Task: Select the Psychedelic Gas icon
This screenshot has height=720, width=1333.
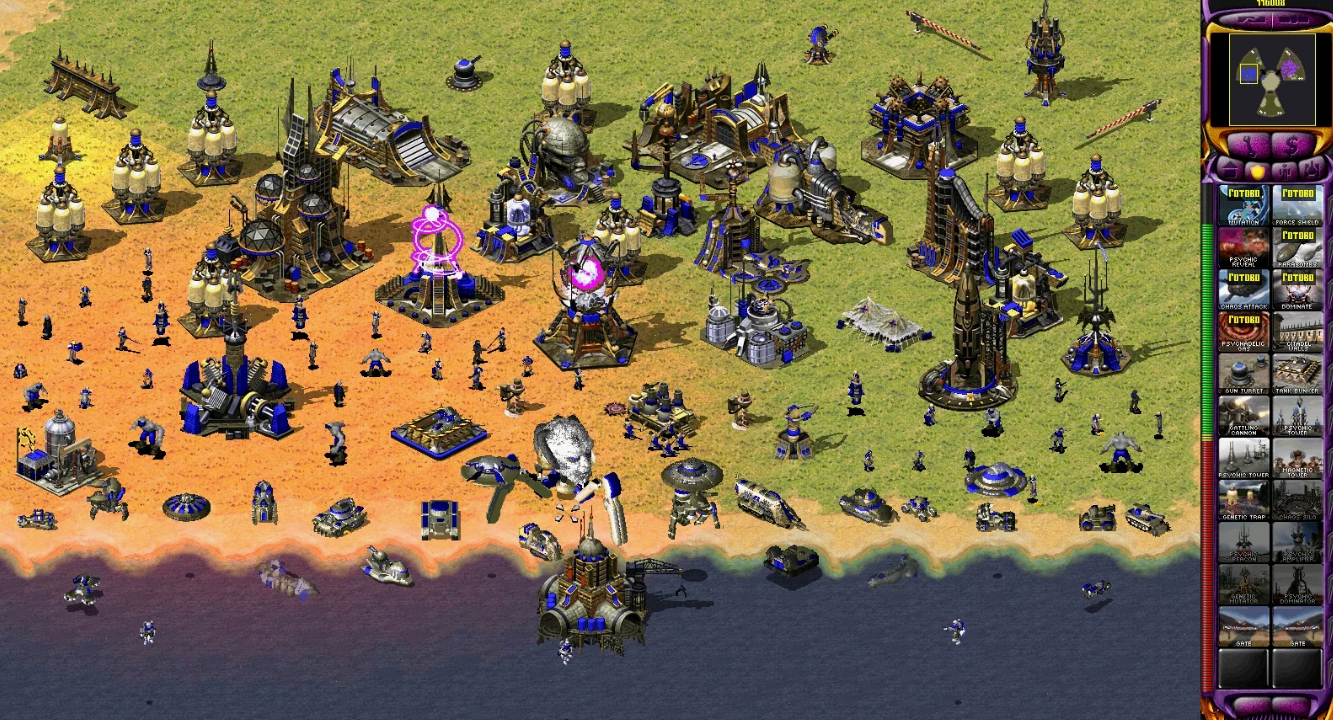Action: [1244, 331]
